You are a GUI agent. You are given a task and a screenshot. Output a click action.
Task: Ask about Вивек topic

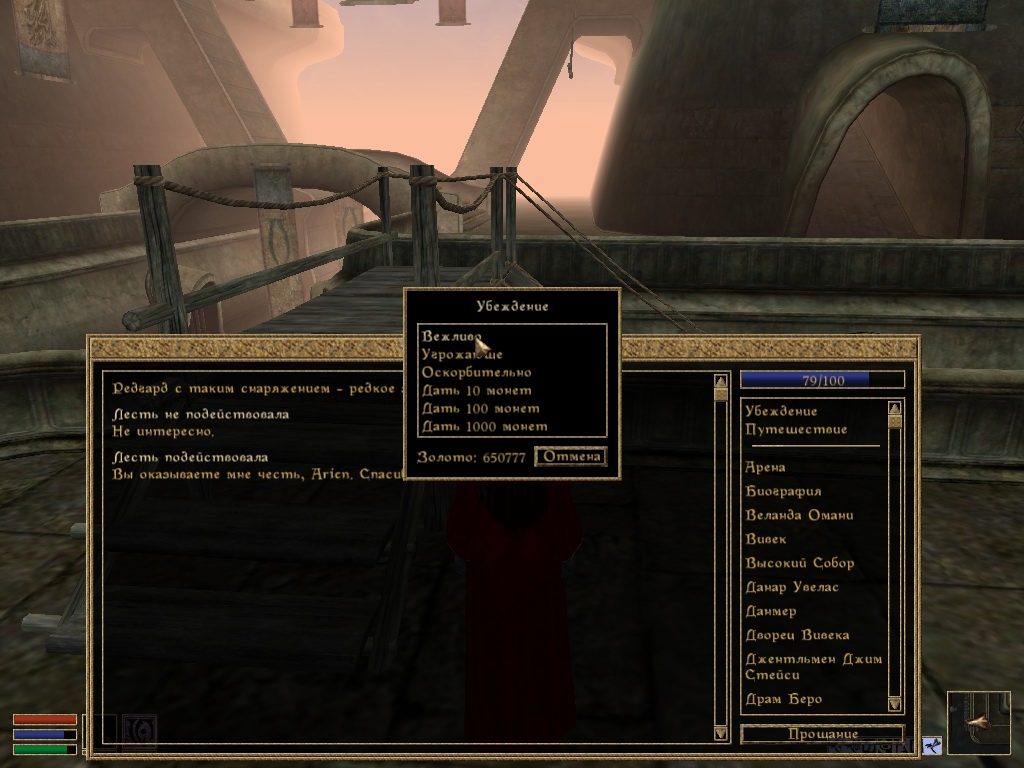coord(766,539)
